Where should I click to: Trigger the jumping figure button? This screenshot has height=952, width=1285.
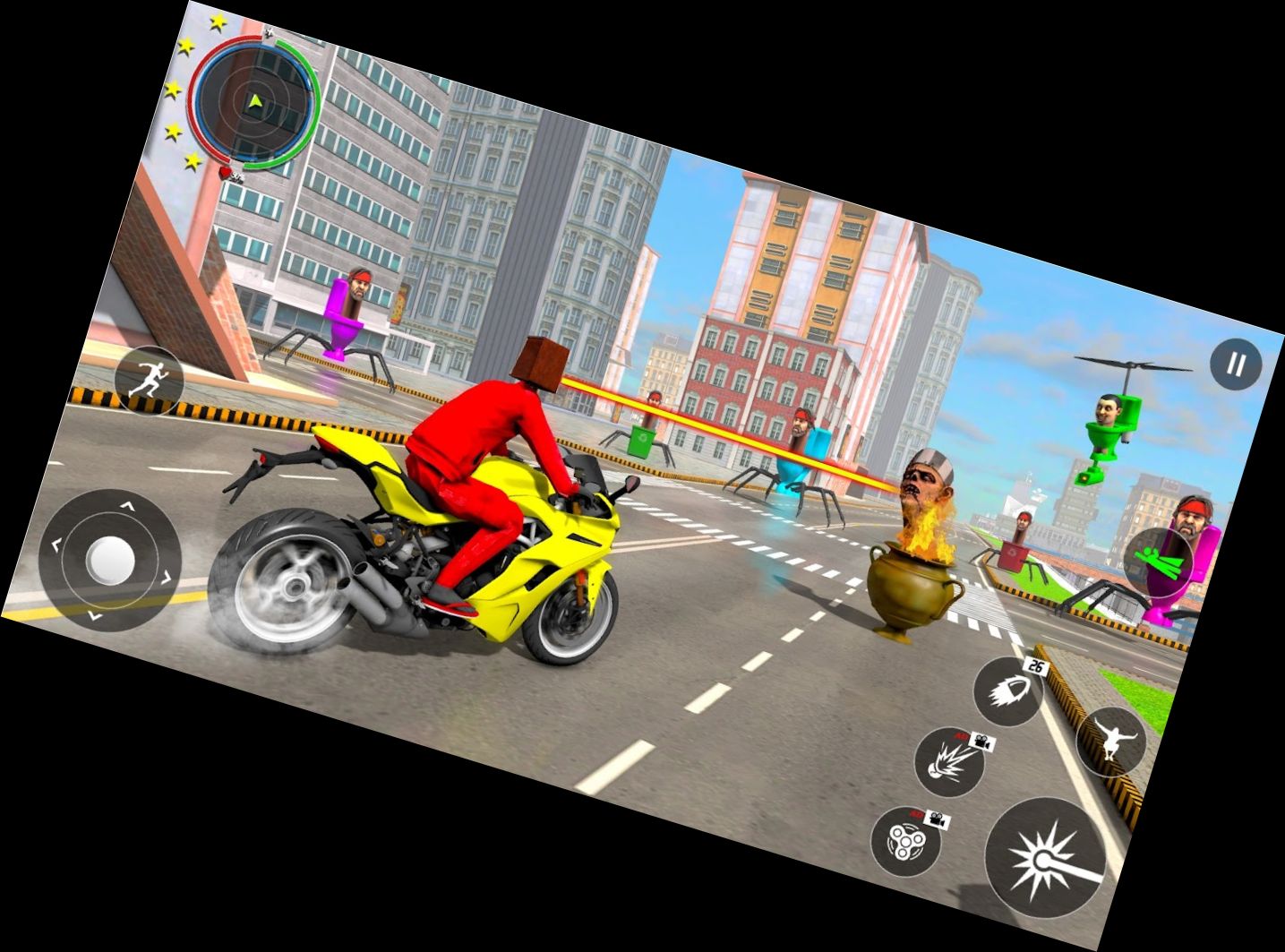[x=1111, y=742]
